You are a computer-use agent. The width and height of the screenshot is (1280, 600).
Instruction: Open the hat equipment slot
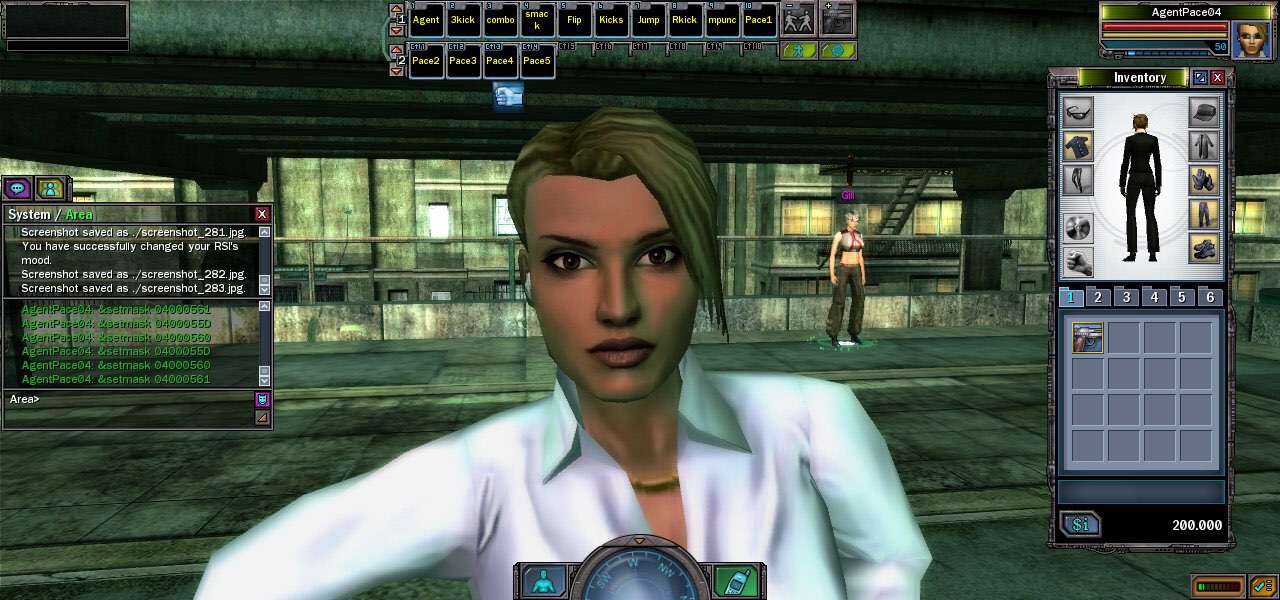click(1204, 111)
